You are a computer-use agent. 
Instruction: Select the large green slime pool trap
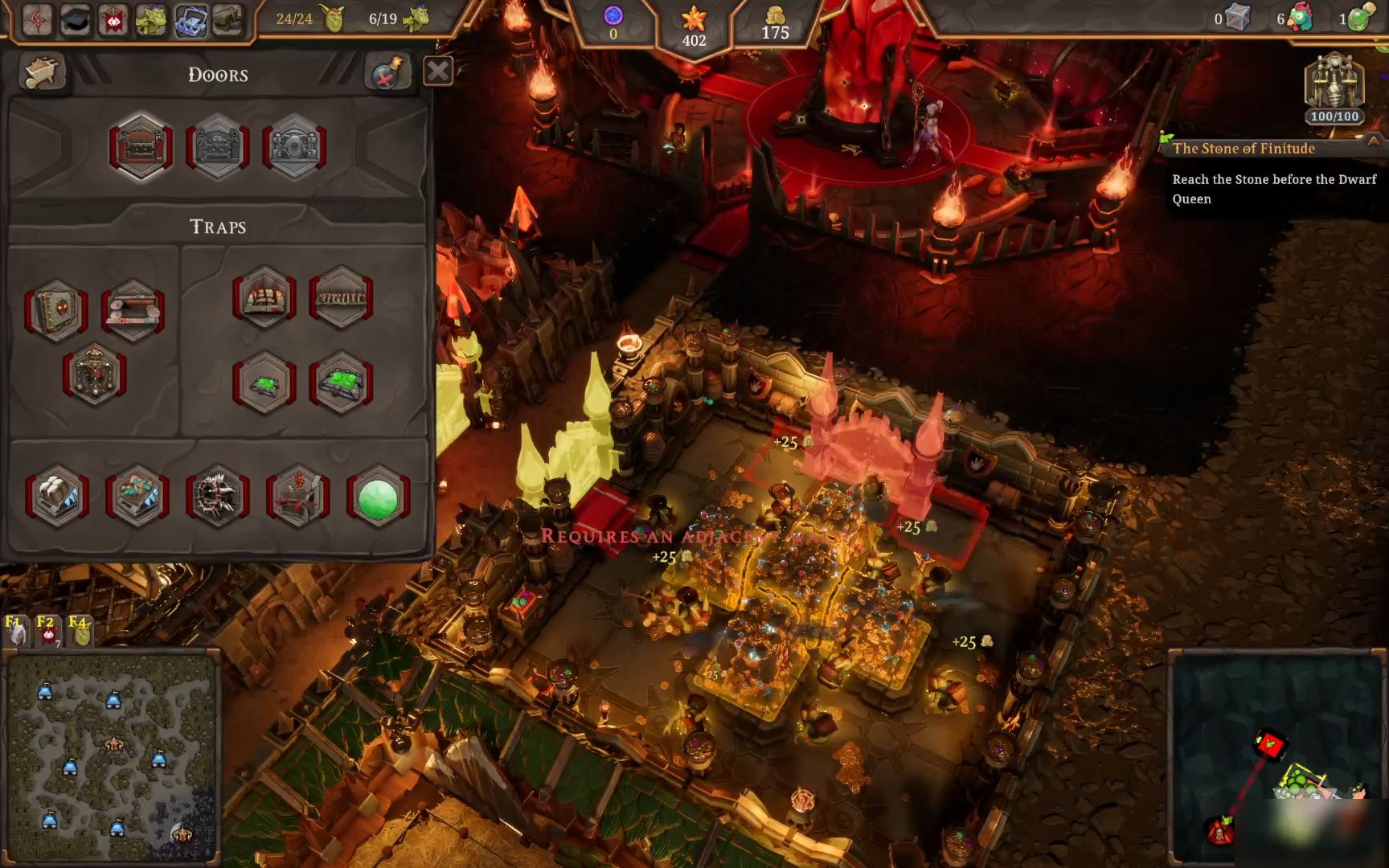[x=341, y=383]
